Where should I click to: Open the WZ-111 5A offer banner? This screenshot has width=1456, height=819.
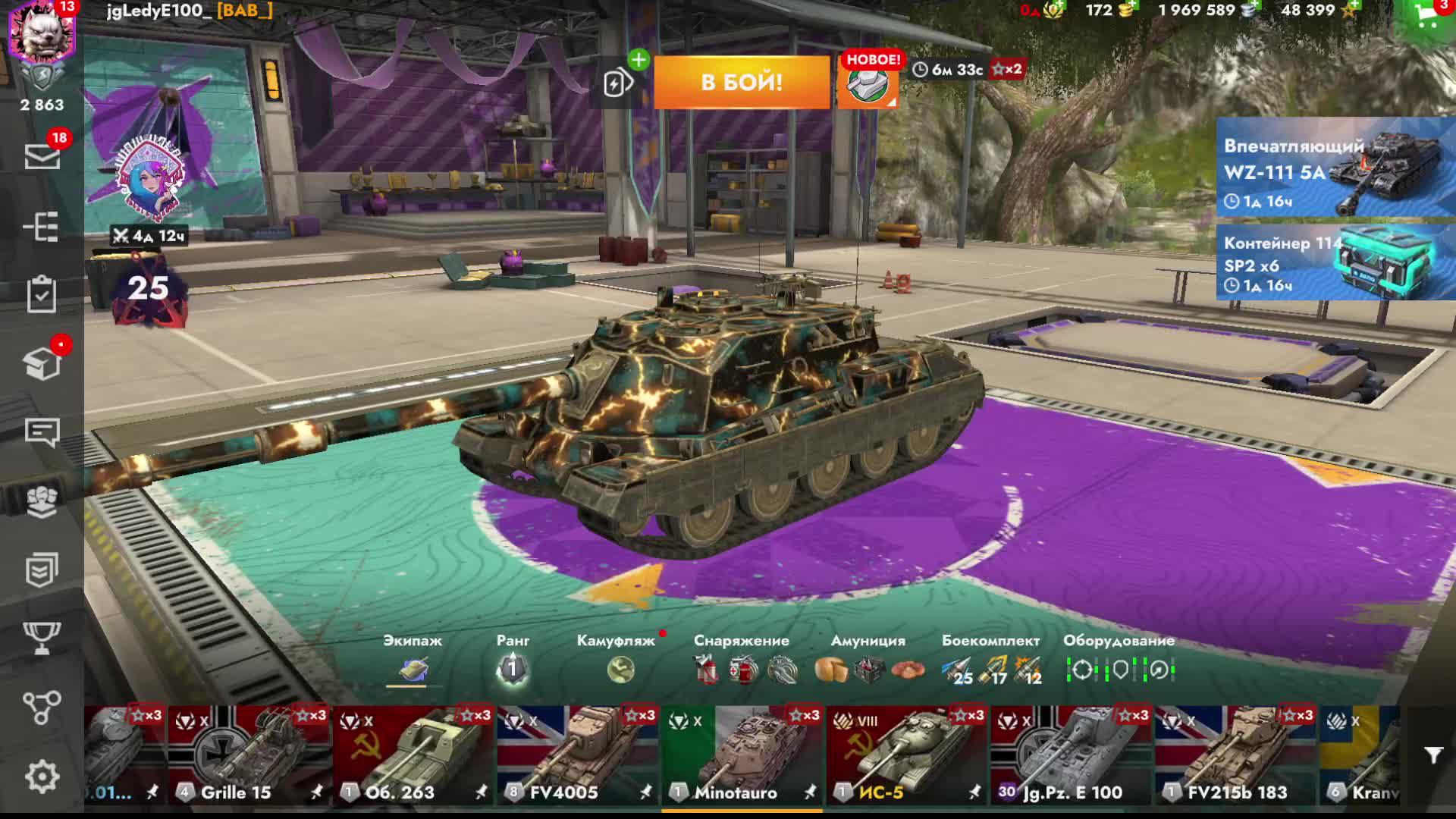pyautogui.click(x=1335, y=168)
